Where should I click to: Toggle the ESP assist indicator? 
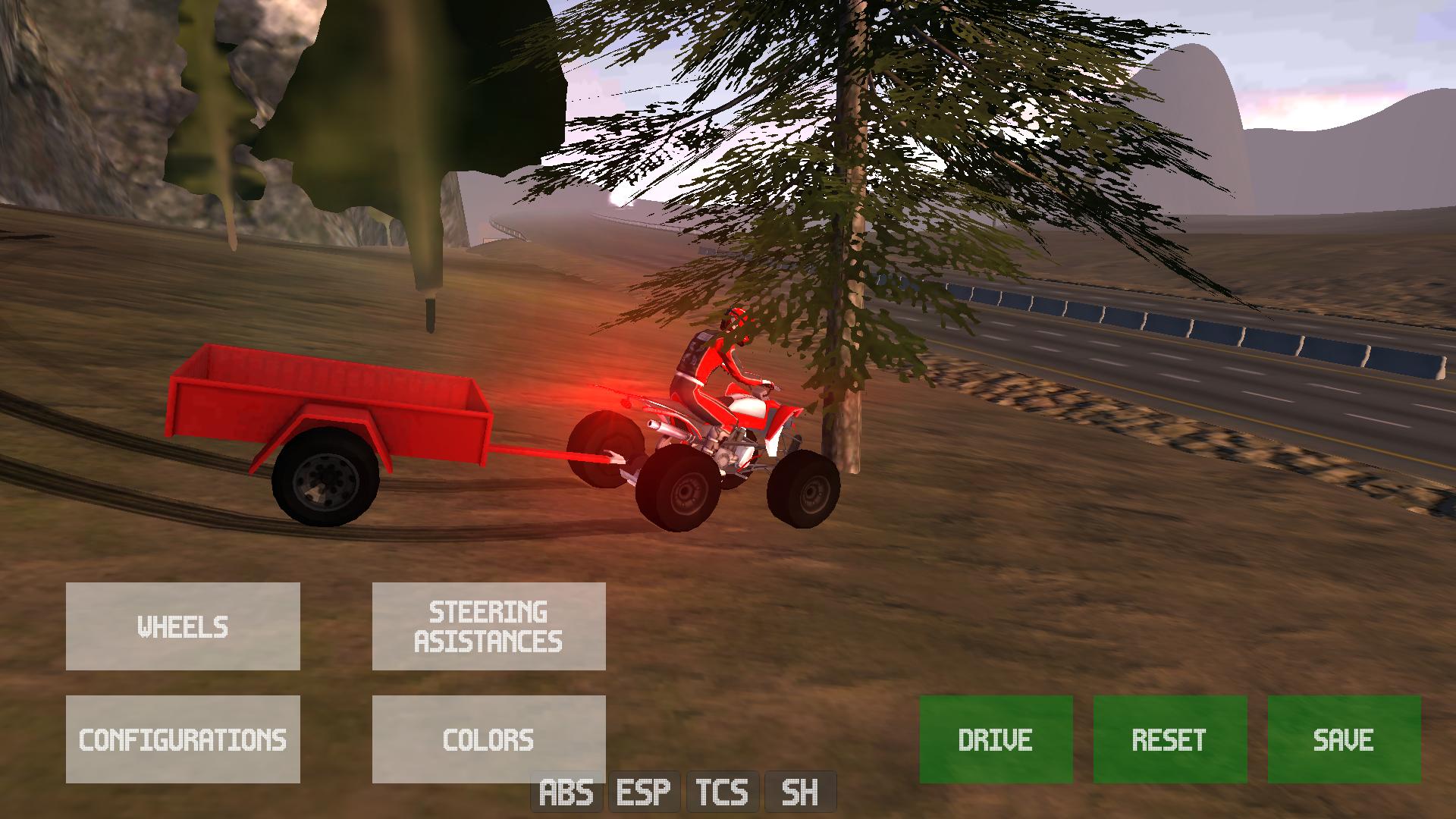[x=644, y=793]
